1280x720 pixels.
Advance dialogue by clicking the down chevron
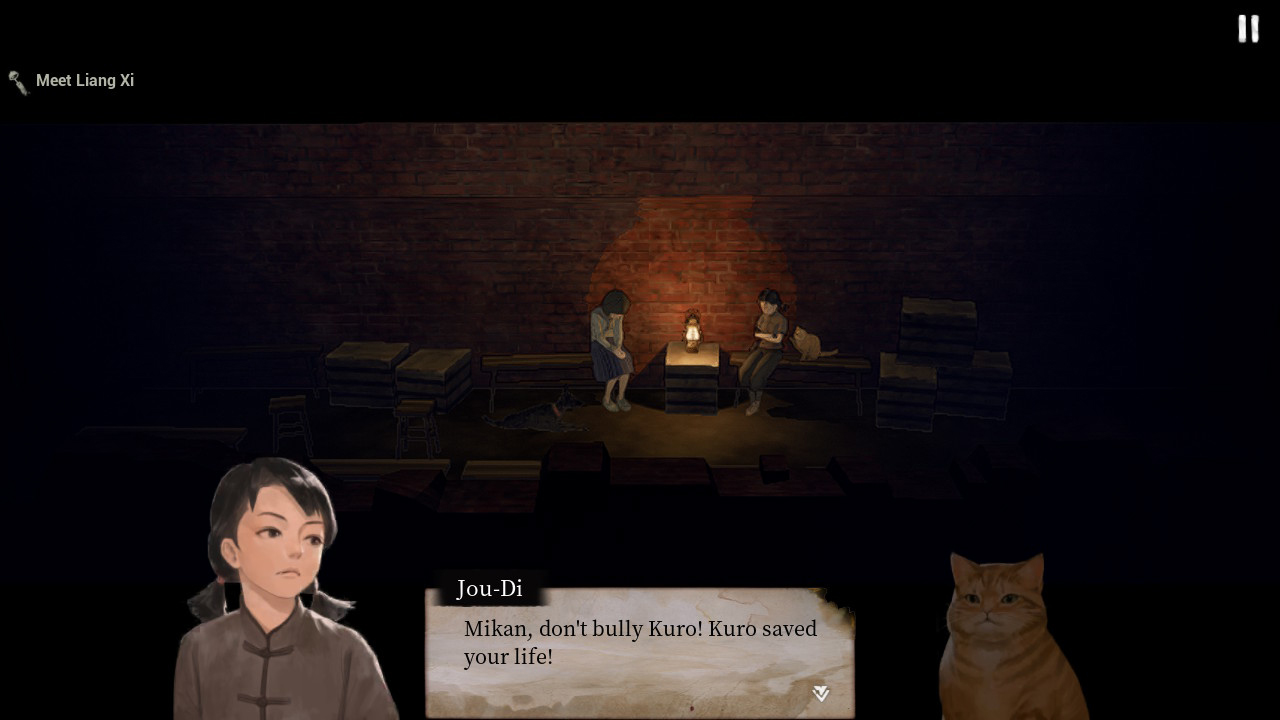(819, 692)
